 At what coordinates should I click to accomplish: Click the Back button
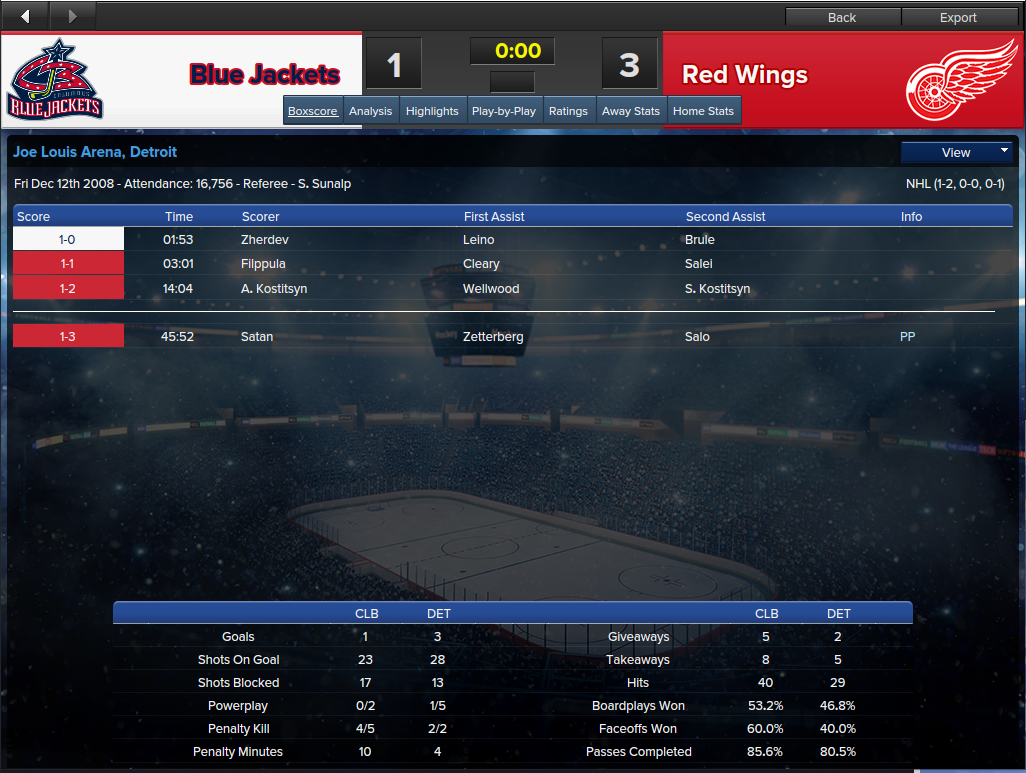(842, 17)
